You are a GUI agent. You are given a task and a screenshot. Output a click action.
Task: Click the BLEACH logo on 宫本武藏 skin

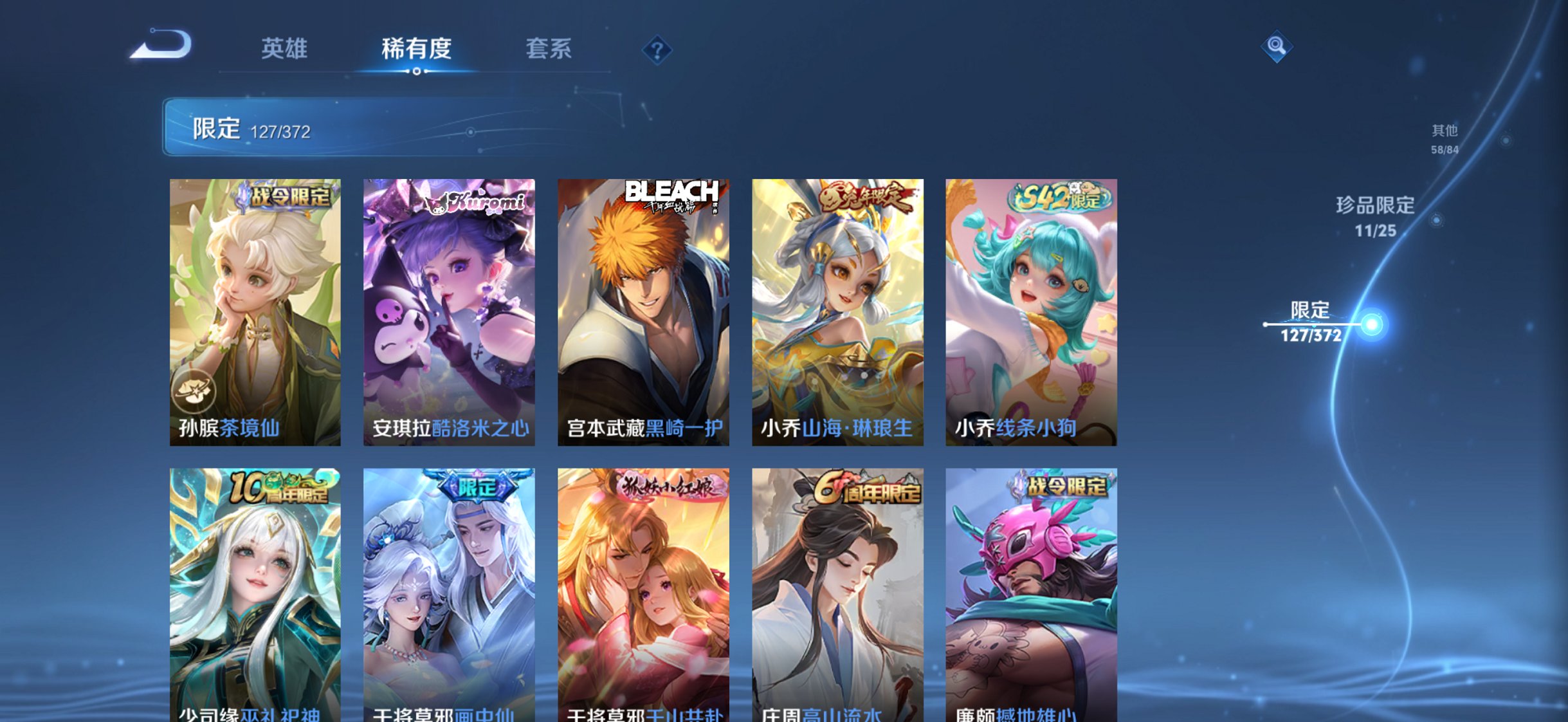tap(671, 194)
